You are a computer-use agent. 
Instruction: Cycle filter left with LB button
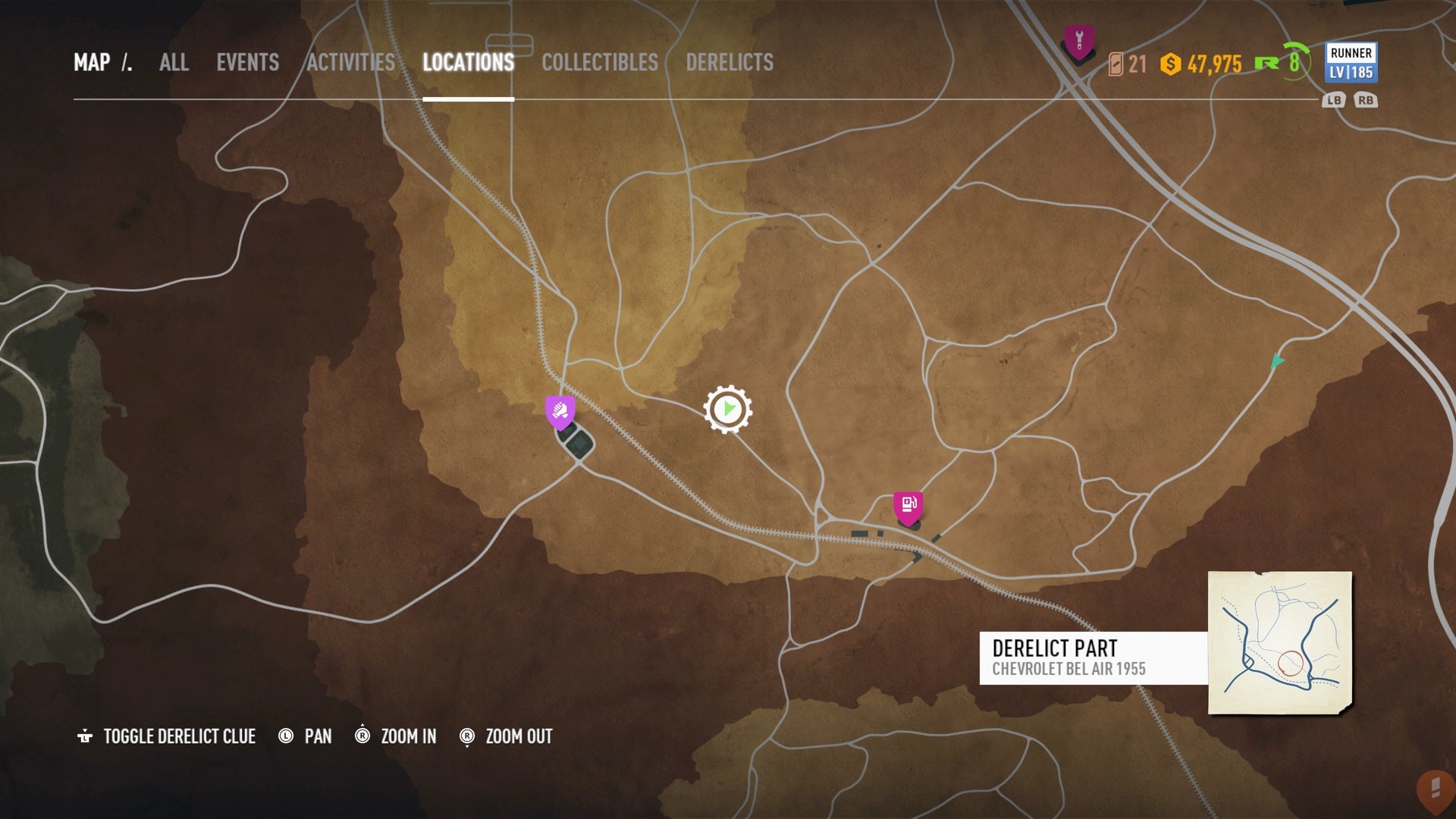coord(1335,99)
